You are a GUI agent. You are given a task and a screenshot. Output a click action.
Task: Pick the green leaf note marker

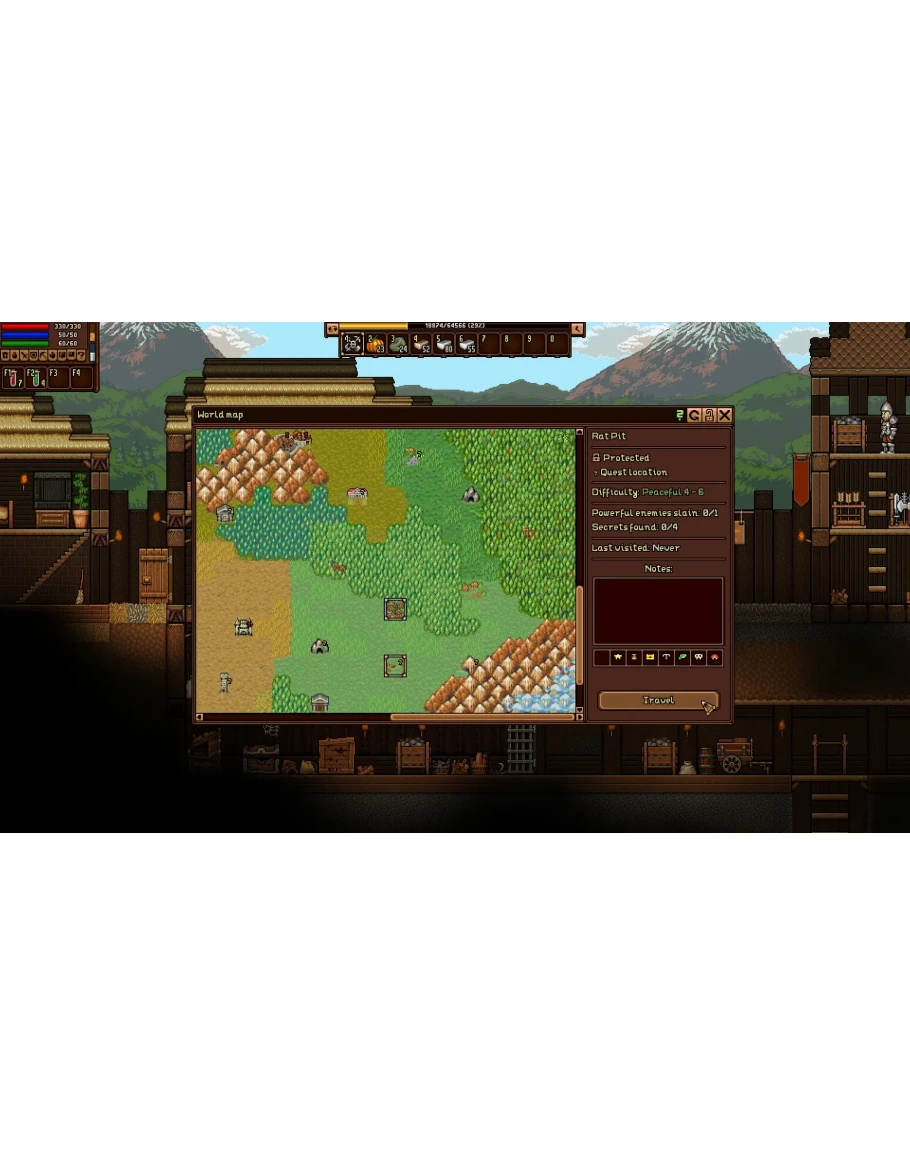(682, 658)
